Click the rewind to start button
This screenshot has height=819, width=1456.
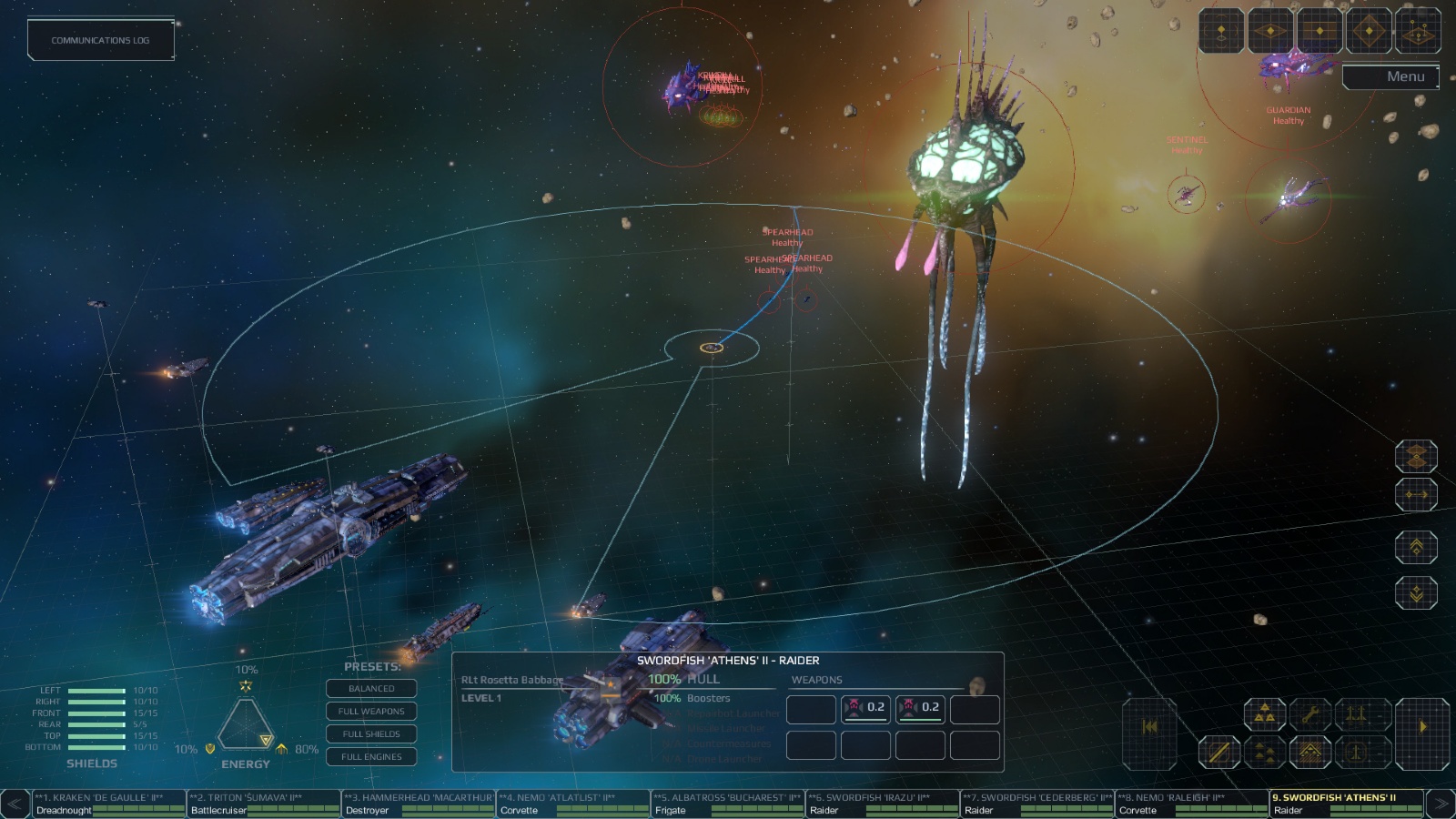(1149, 726)
